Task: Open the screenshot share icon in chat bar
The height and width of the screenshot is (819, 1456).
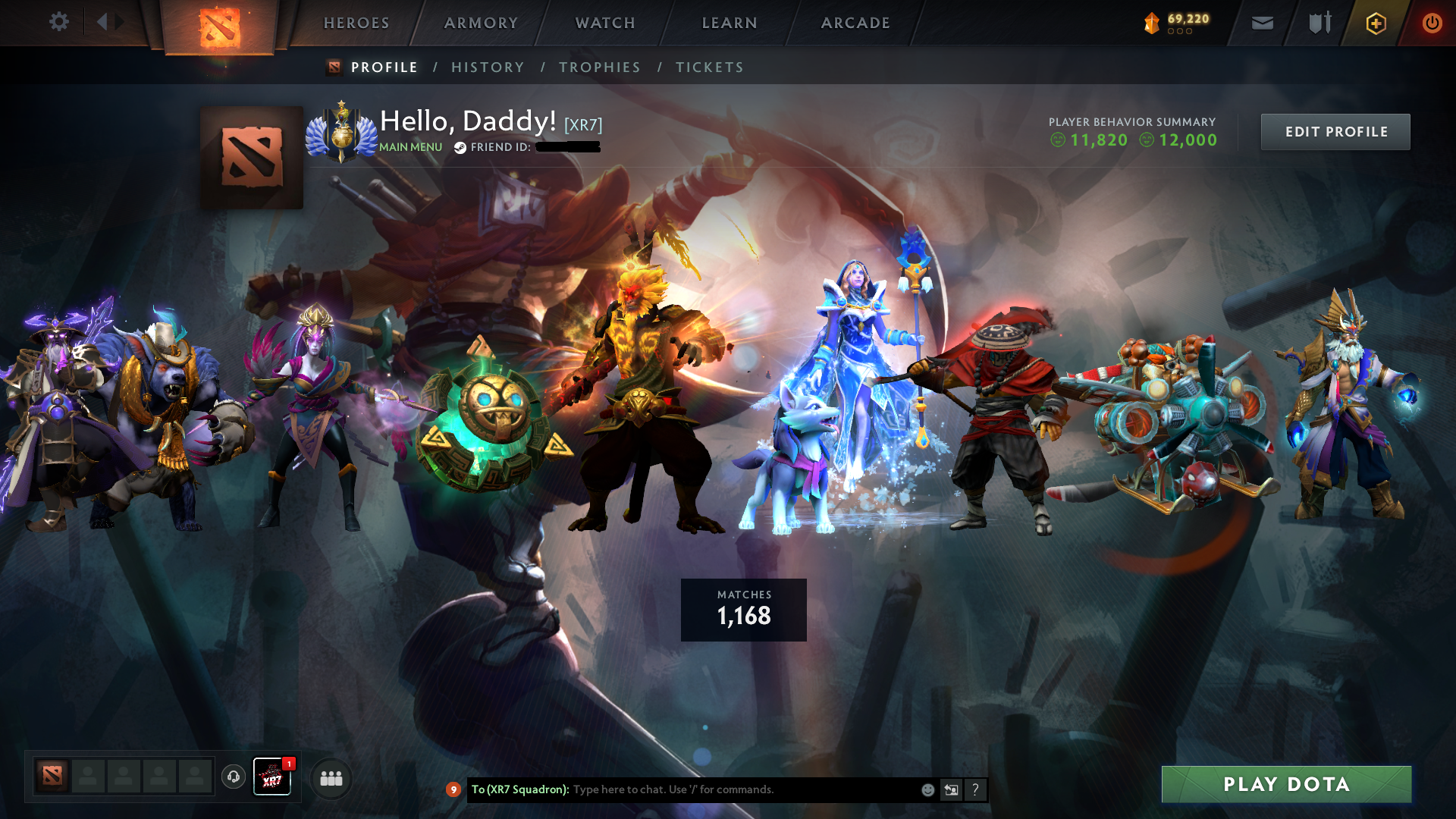Action: pos(952,789)
